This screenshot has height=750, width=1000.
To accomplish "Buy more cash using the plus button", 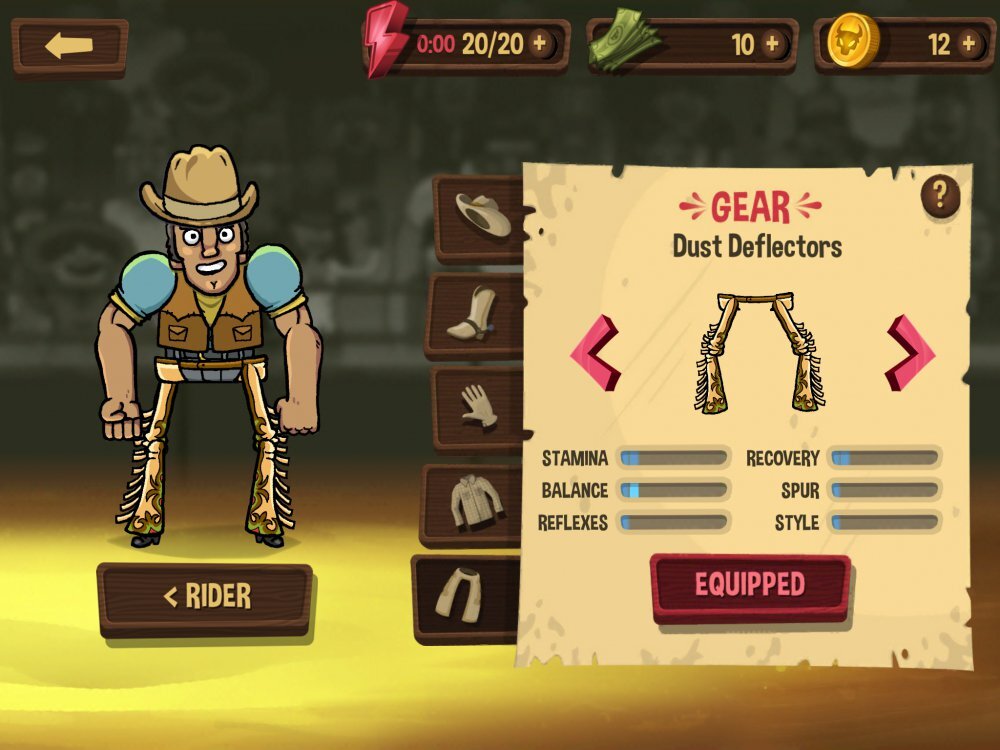I will [771, 44].
